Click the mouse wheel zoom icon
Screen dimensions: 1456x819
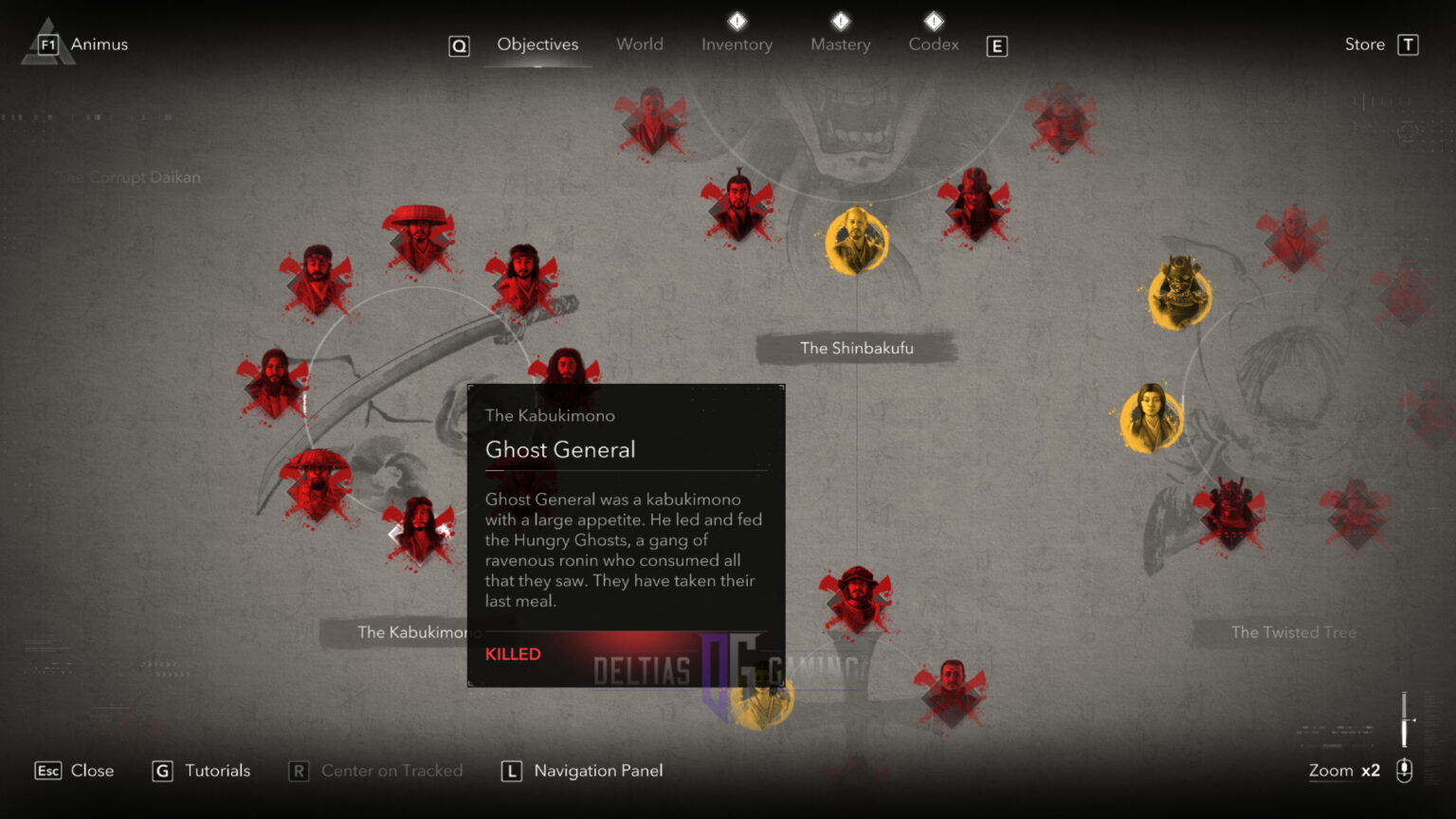tap(1404, 771)
